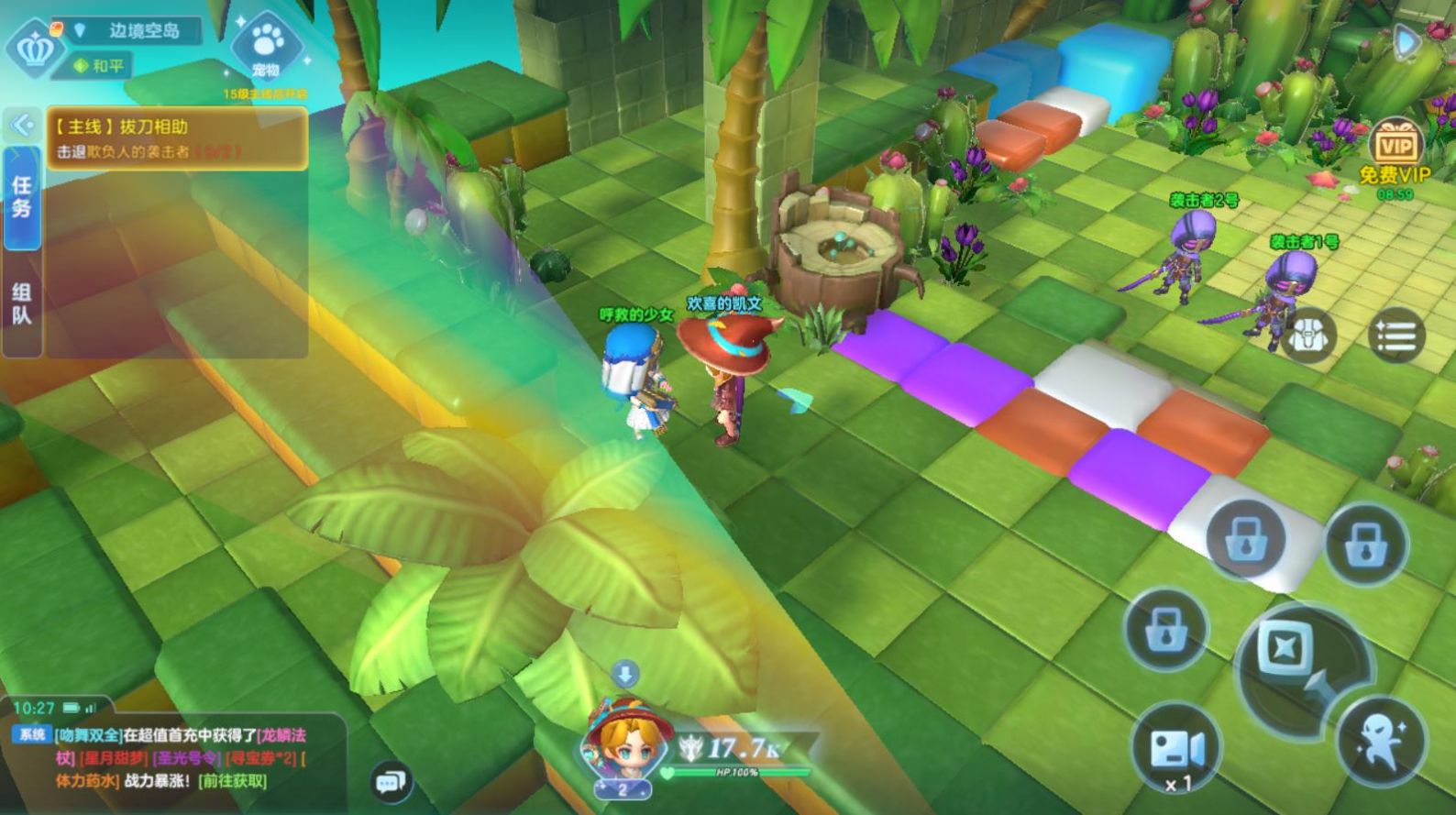The image size is (1456, 815).
Task: Claim the 免费VIP gift icon
Action: (x=1395, y=149)
